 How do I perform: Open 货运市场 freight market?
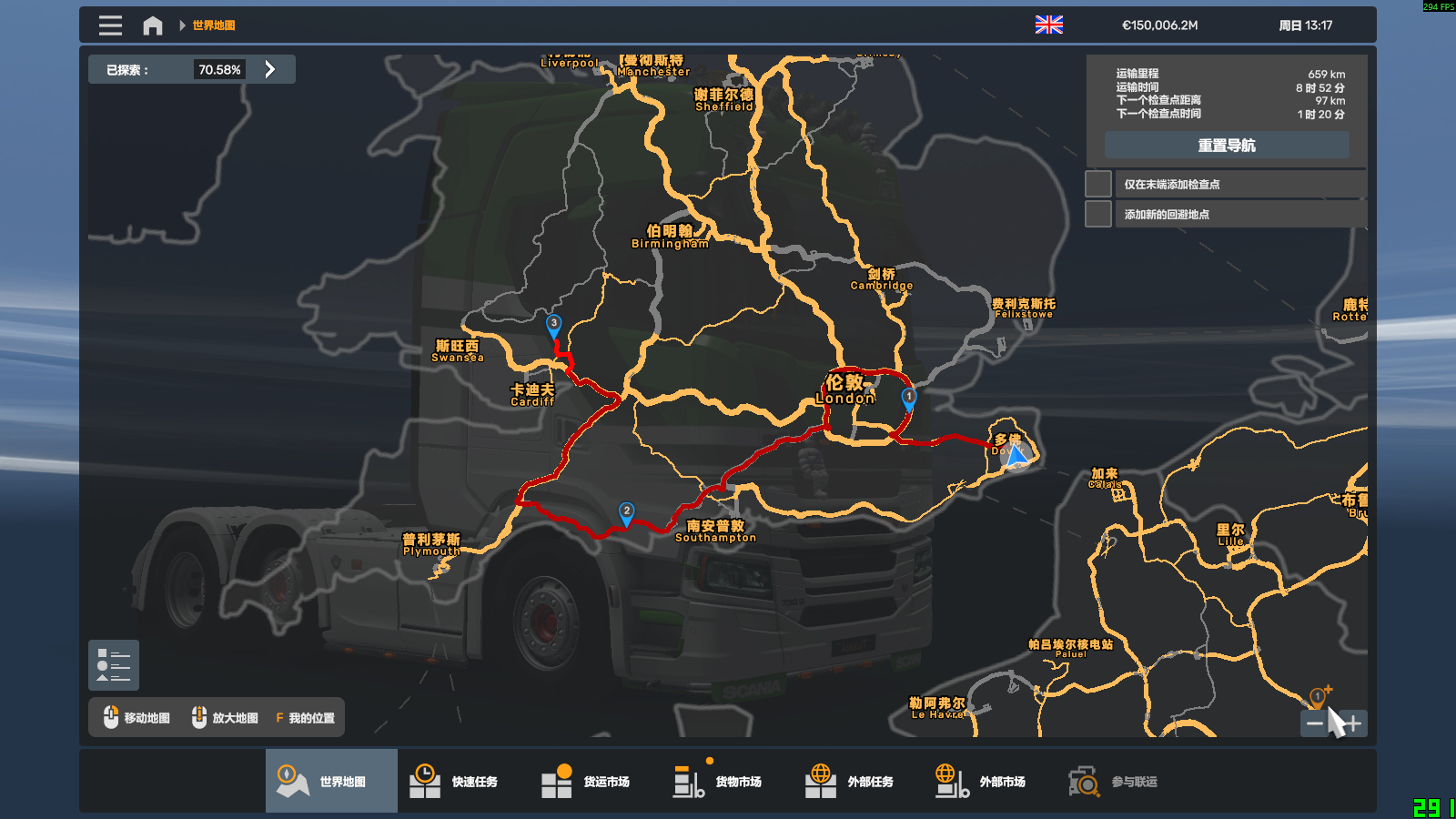[595, 781]
